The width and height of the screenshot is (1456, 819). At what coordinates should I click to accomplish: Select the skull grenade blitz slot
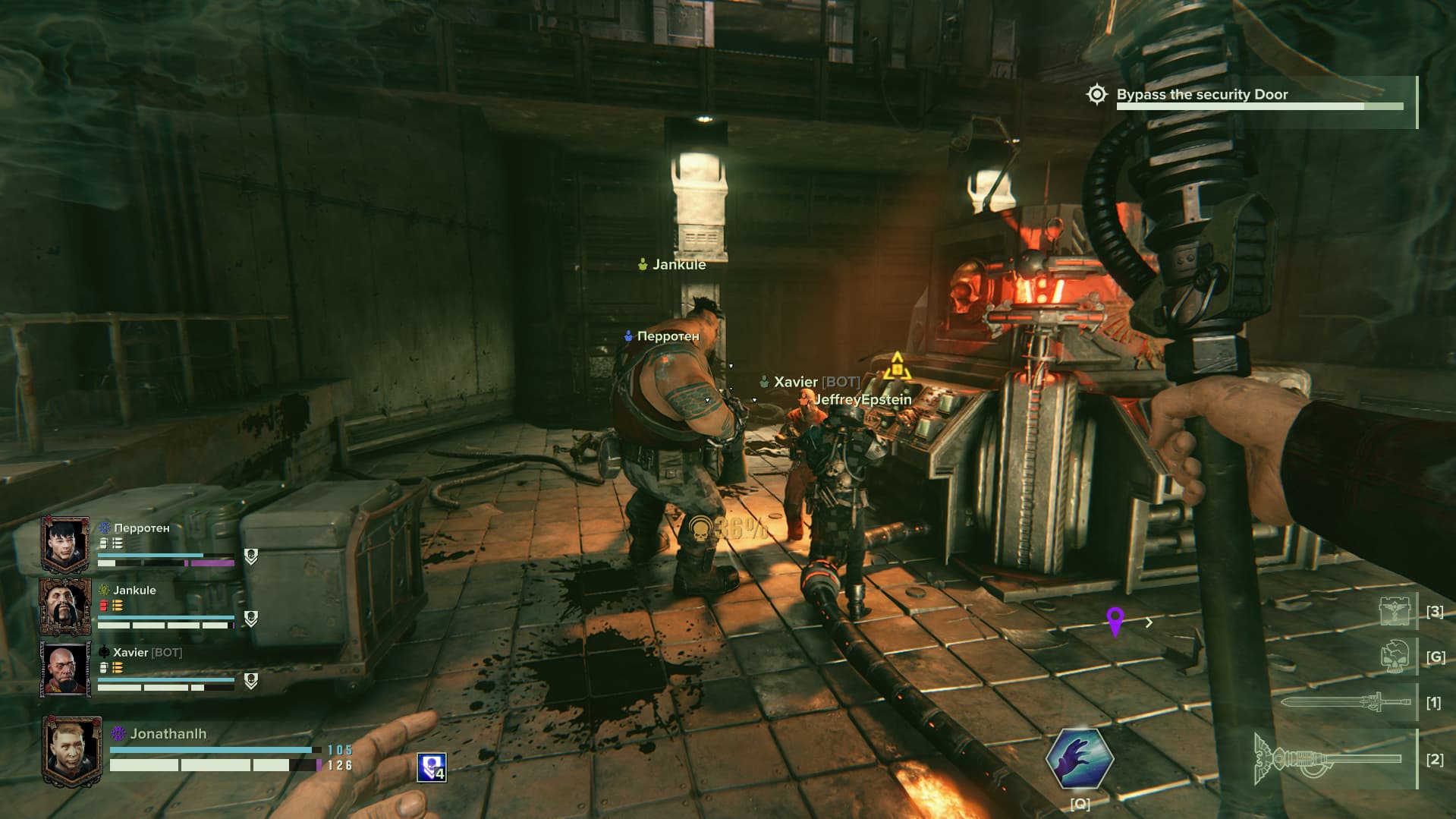(1395, 656)
